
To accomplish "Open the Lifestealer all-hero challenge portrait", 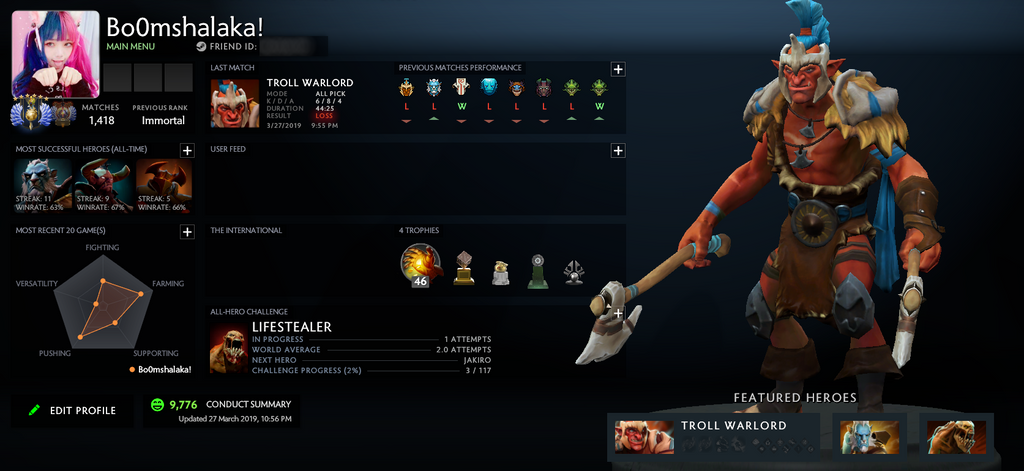I will click(228, 350).
